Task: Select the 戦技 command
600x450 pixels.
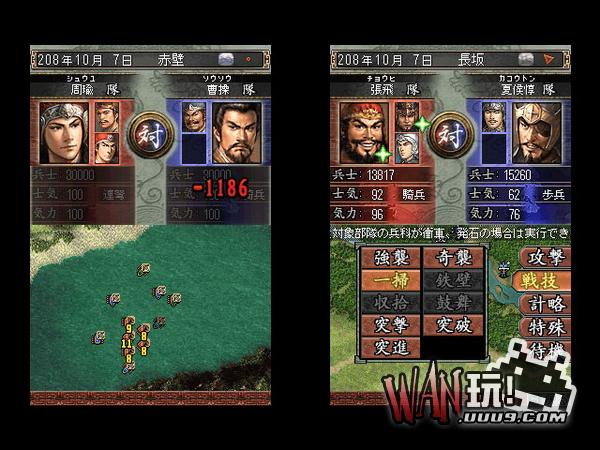Action: (x=546, y=281)
